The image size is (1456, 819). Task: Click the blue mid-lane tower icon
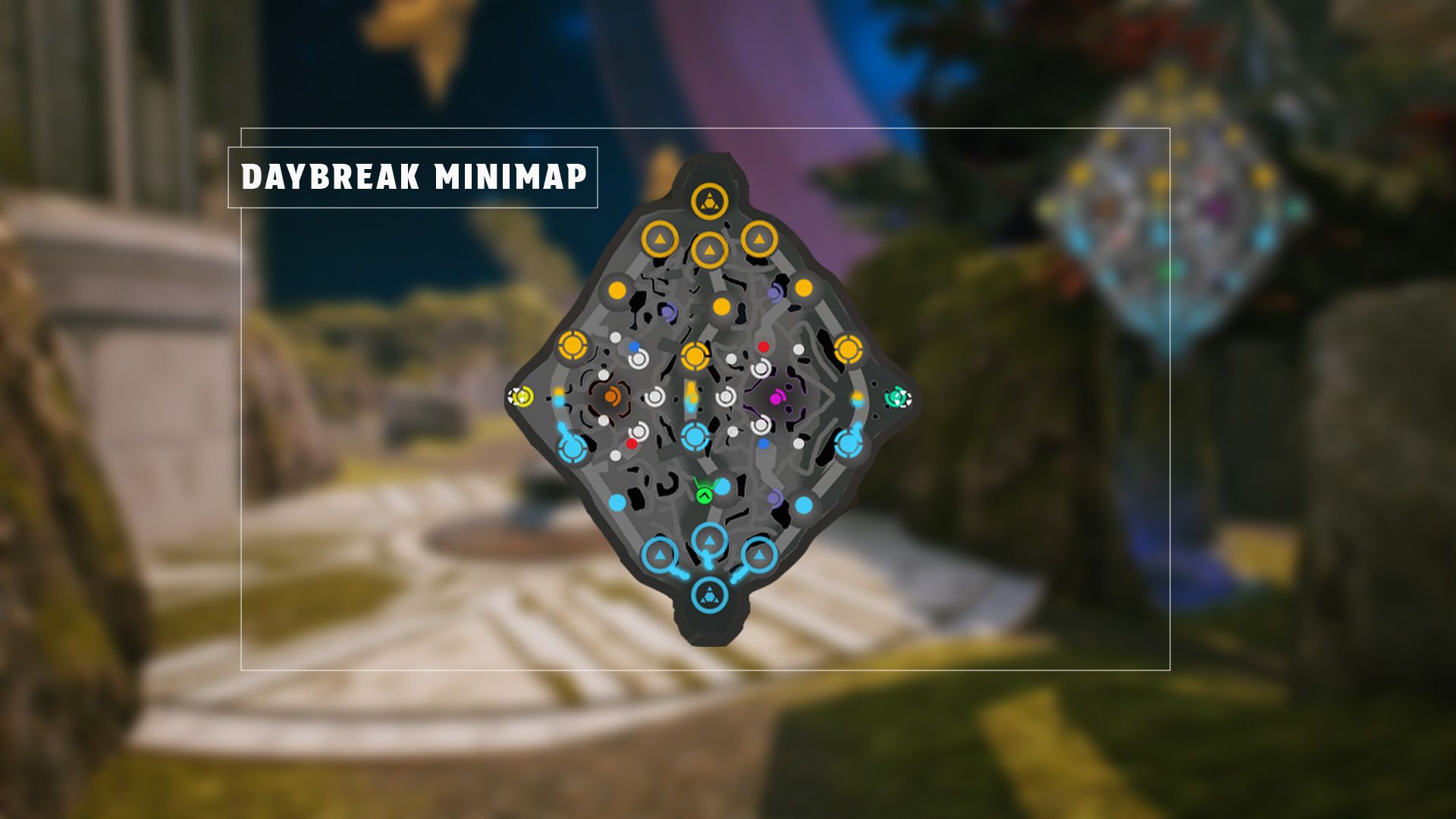(x=693, y=436)
